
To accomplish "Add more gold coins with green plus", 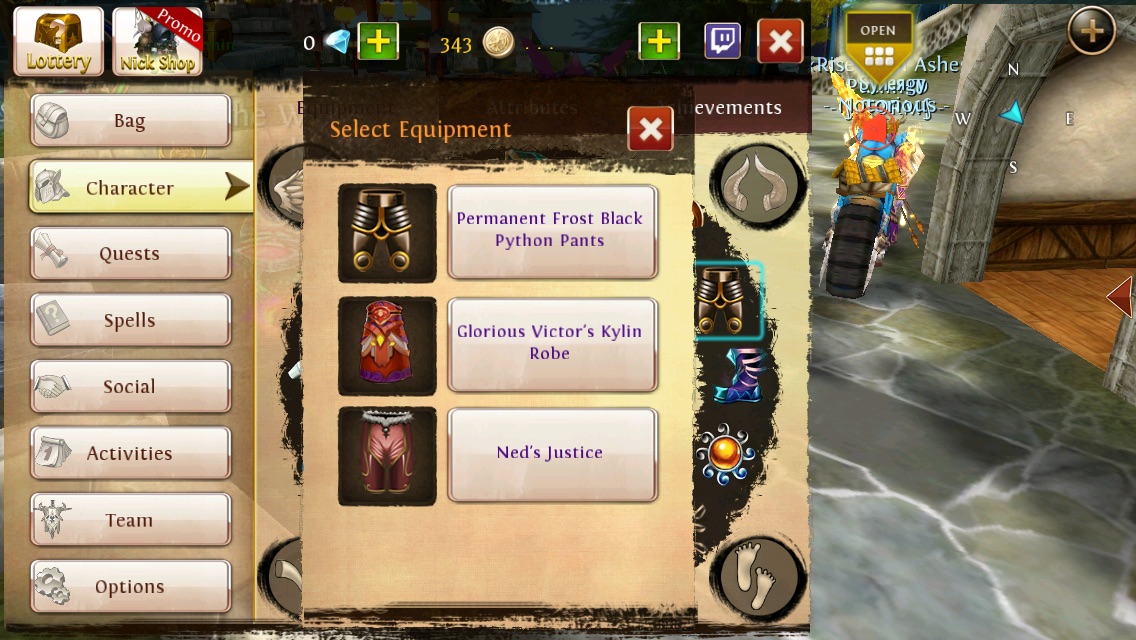I will click(x=658, y=42).
